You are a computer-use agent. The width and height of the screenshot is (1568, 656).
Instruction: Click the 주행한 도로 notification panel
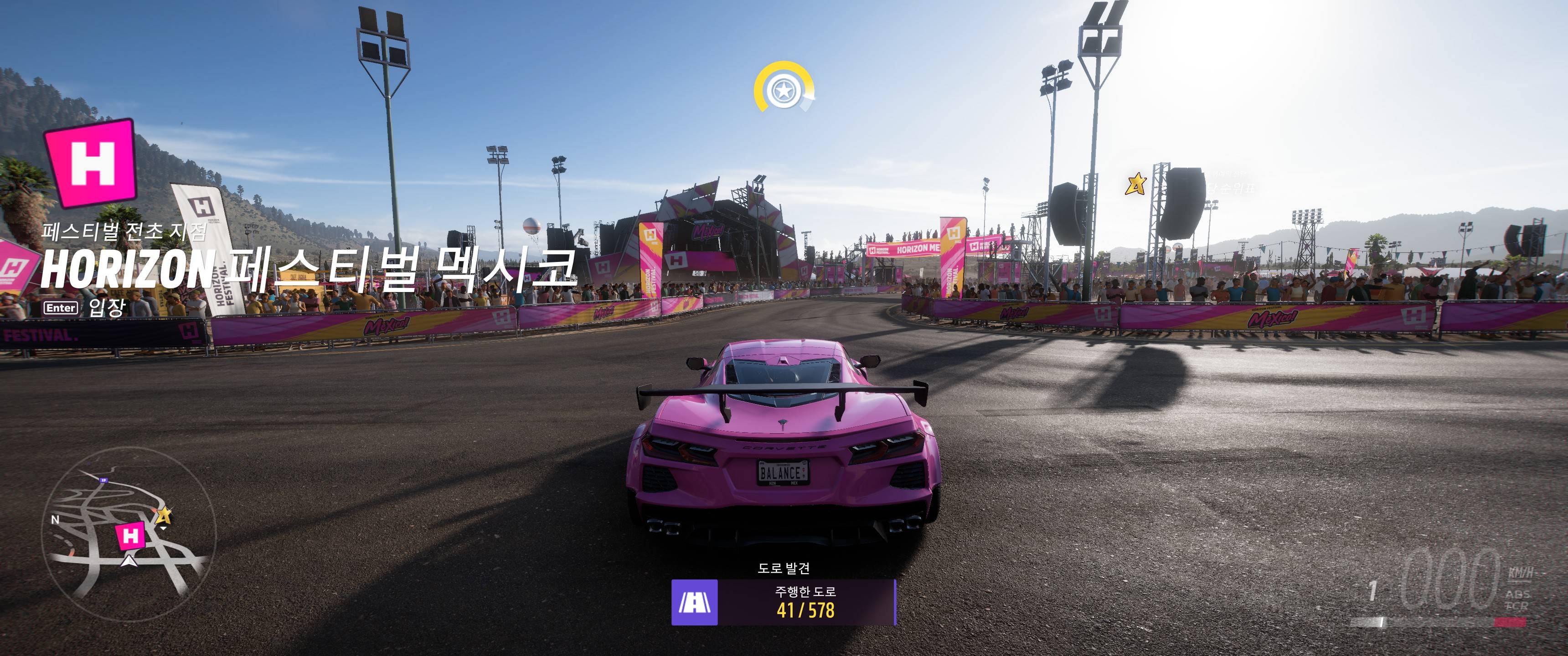click(805, 602)
